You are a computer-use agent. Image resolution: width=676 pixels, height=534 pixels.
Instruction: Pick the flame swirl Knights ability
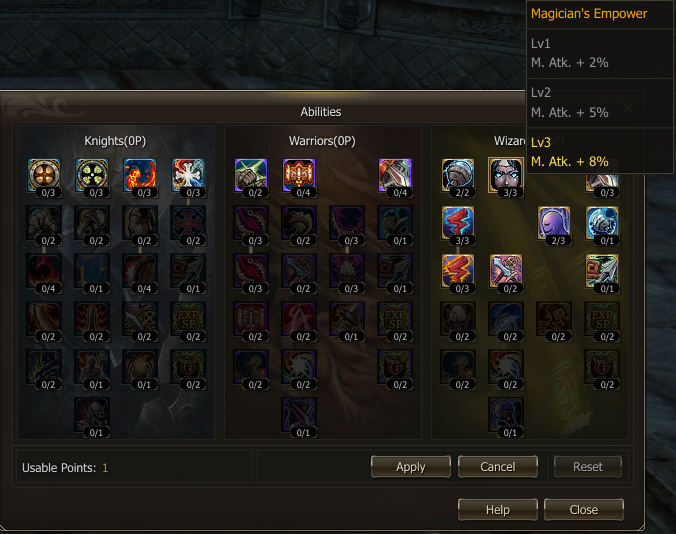click(139, 174)
